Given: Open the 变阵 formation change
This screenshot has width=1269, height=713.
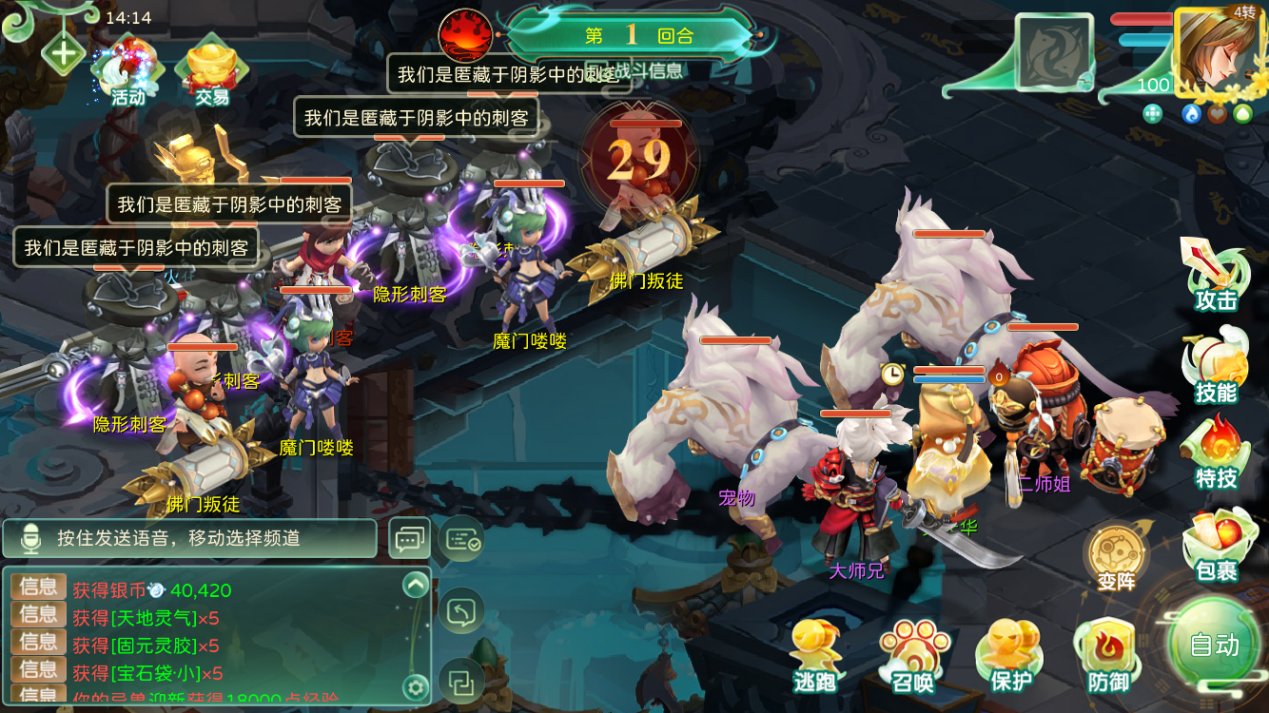Looking at the screenshot, I should point(1116,556).
